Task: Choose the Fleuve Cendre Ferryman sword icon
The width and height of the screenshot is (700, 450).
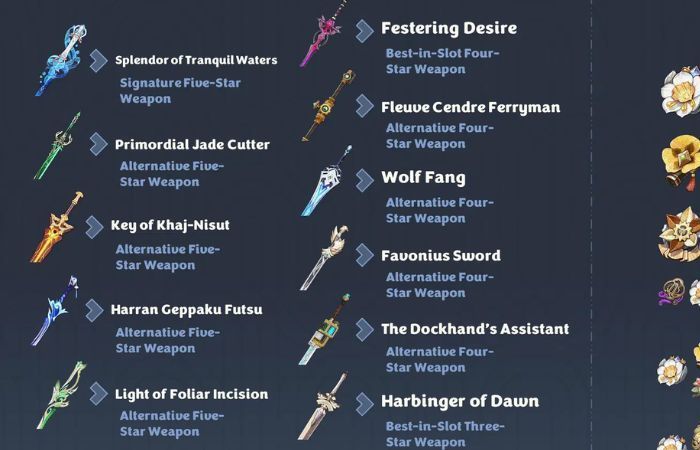Action: tap(327, 107)
